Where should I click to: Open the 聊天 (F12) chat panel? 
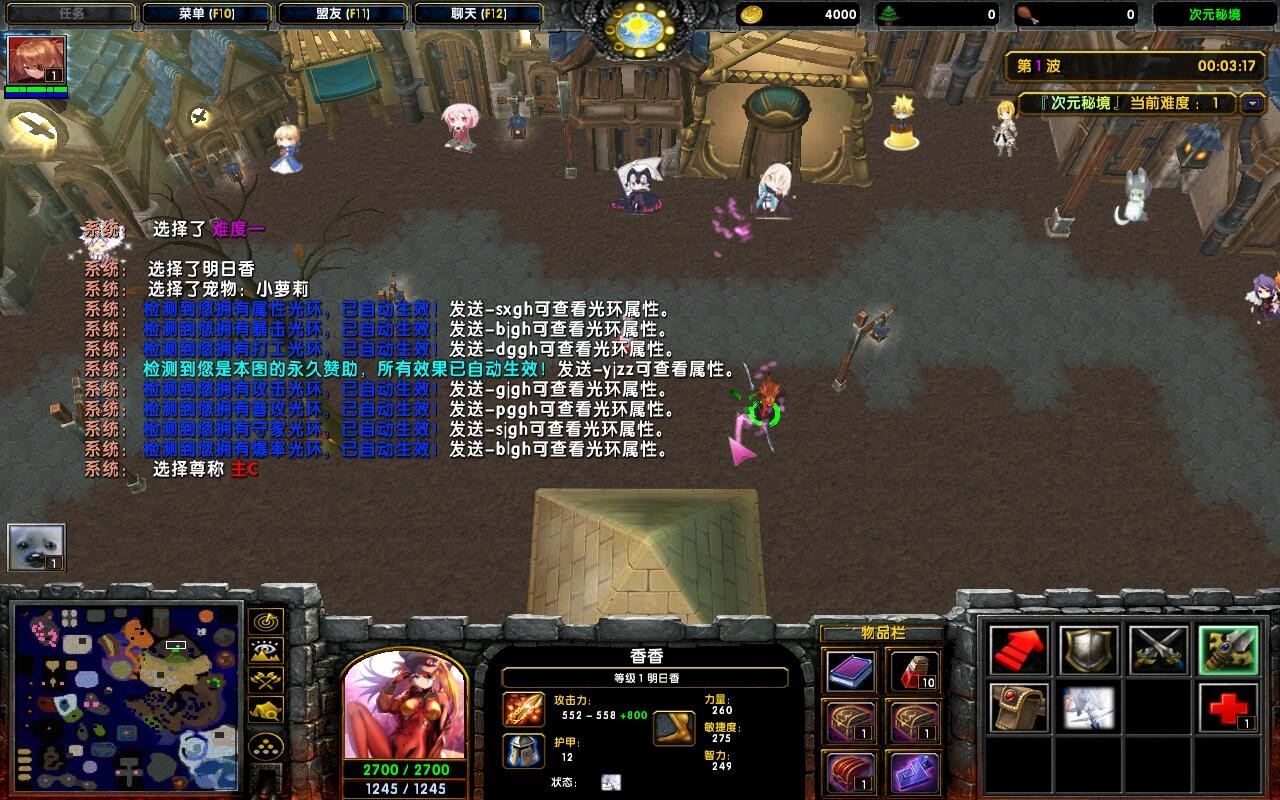click(x=477, y=13)
